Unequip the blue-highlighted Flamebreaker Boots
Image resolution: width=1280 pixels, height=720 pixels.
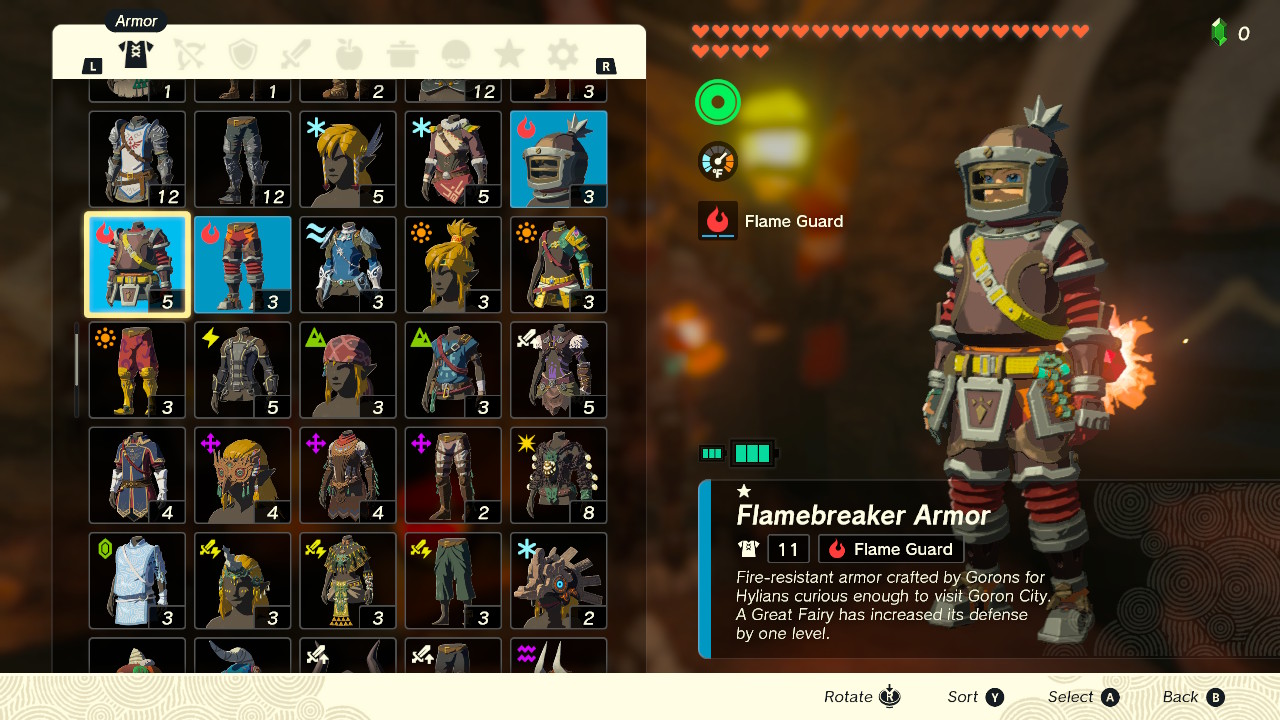pyautogui.click(x=242, y=264)
